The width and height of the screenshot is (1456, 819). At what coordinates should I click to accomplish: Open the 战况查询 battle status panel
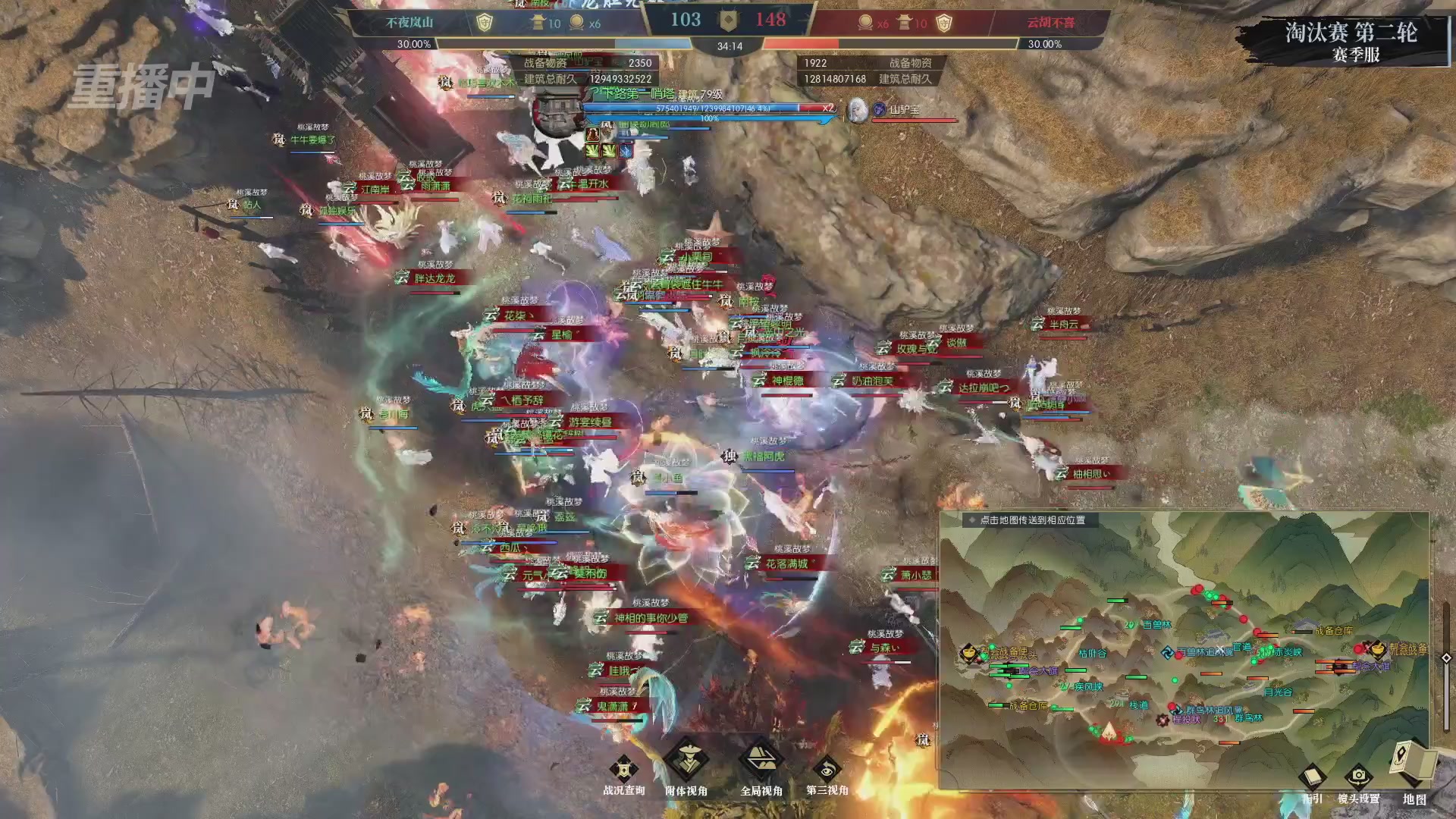tap(623, 771)
